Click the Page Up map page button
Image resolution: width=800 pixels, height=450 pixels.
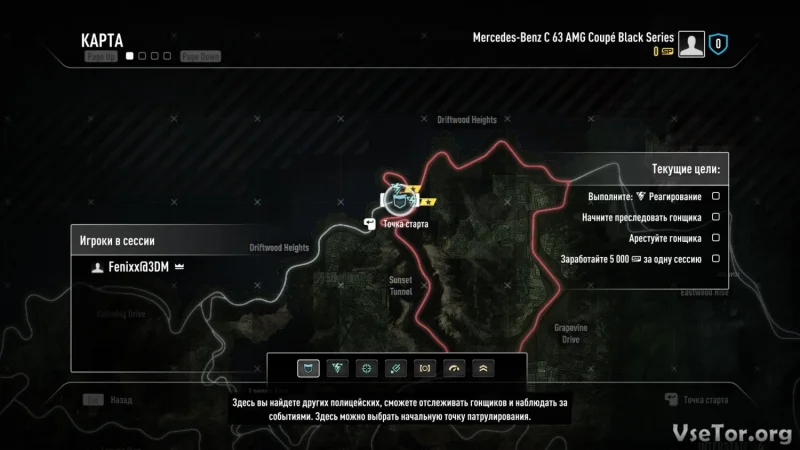pos(100,57)
